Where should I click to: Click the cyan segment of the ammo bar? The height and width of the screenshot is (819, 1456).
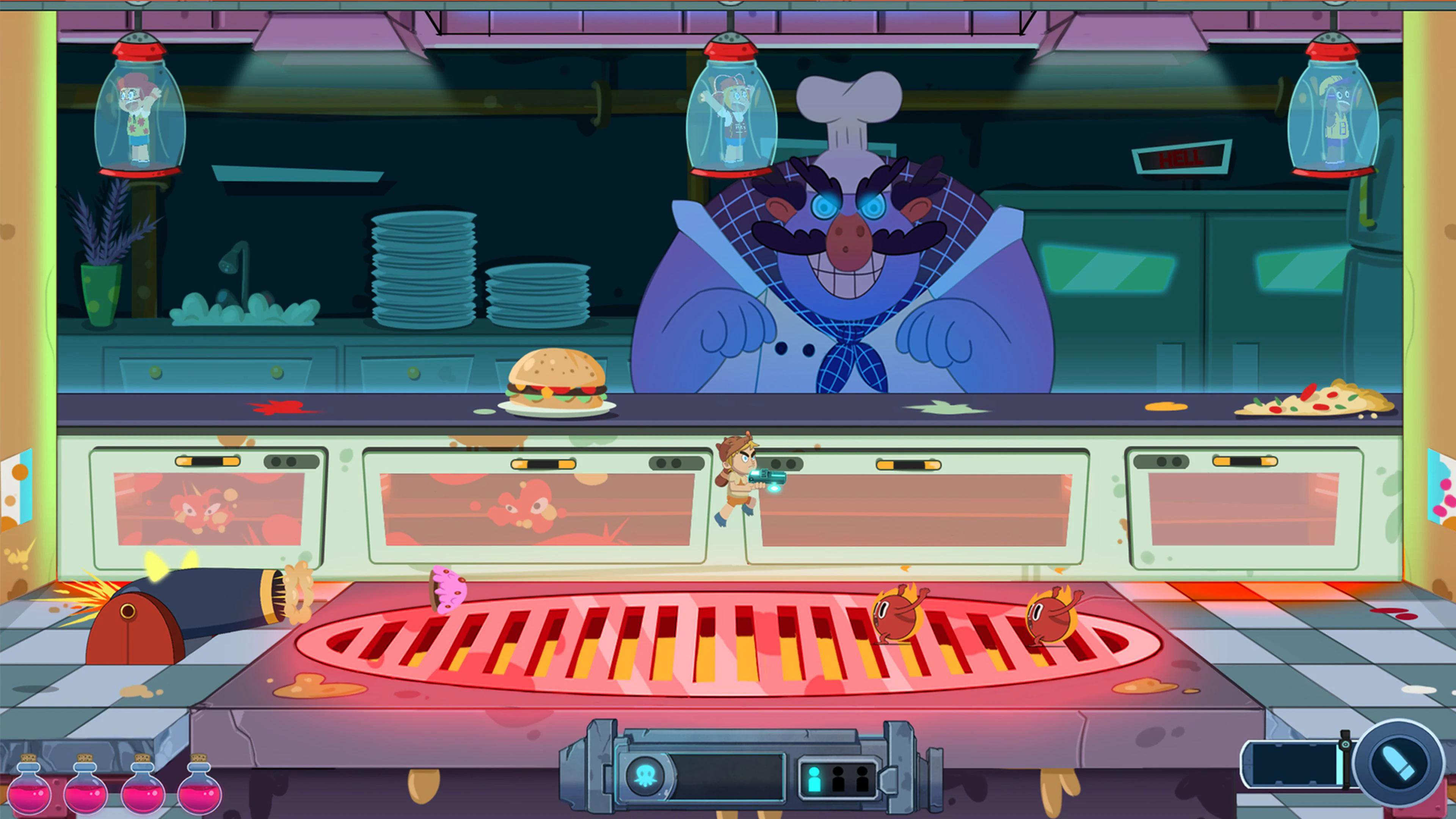coord(1341,764)
